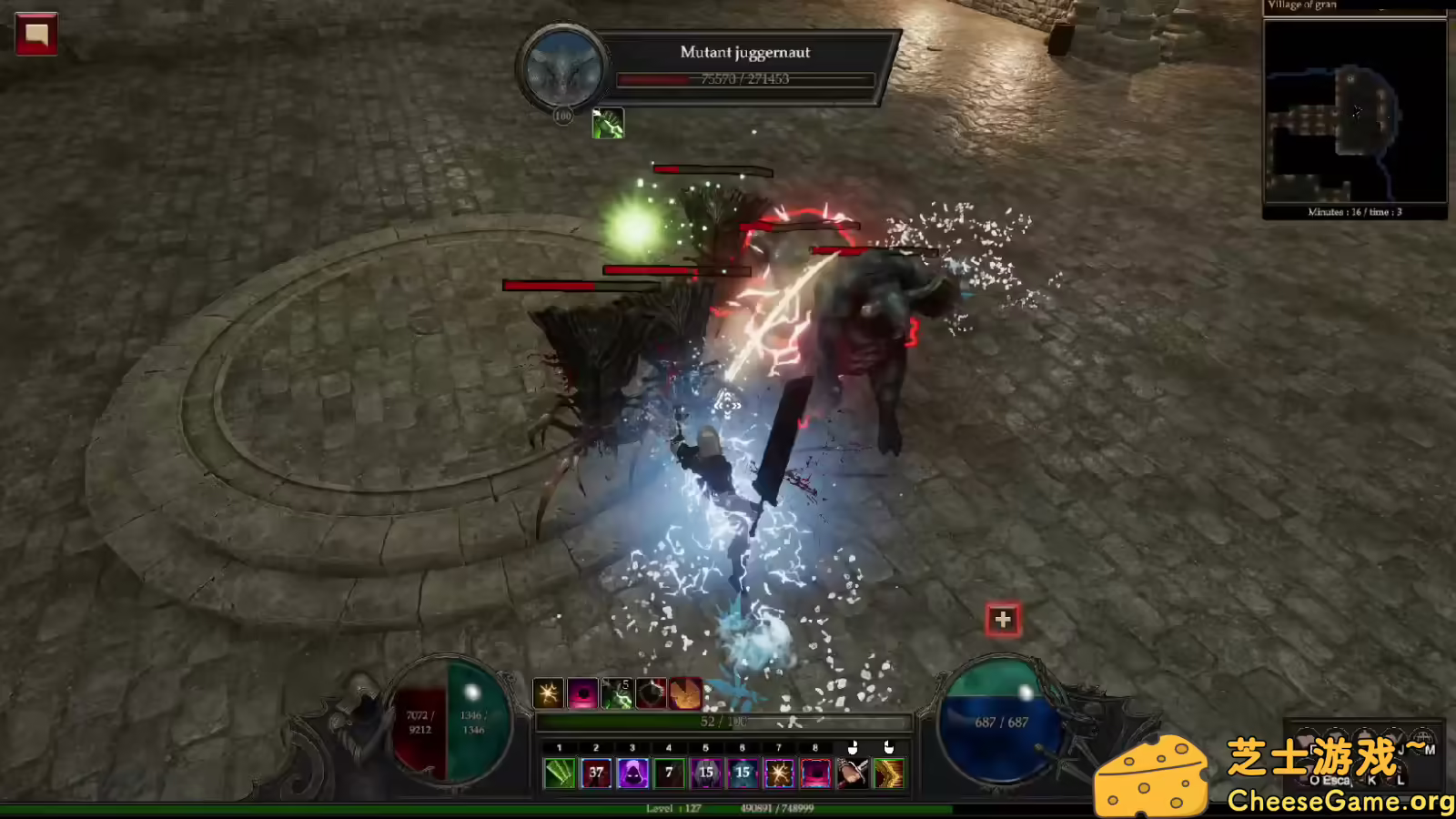Screen dimensions: 1456x819
Task: Click the plus button near the mana orb
Action: tap(1002, 619)
